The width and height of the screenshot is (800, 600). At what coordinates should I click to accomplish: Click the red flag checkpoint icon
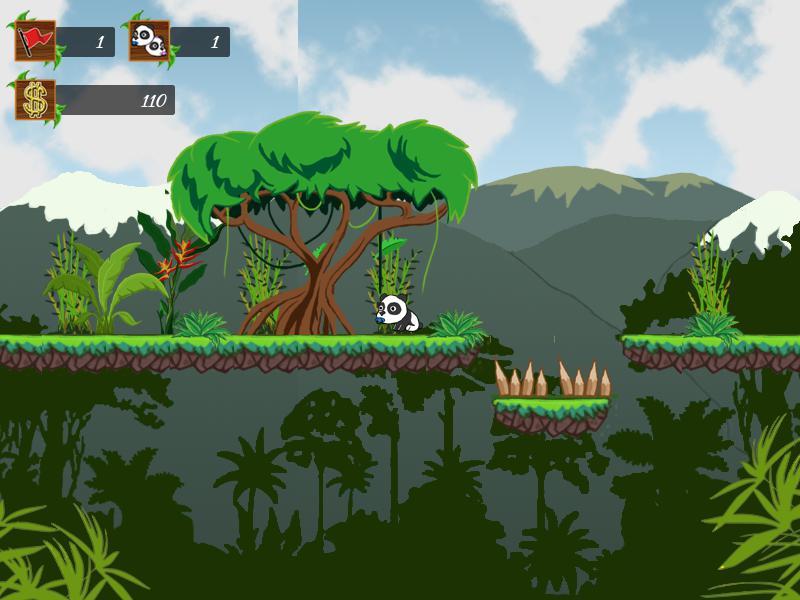(35, 42)
